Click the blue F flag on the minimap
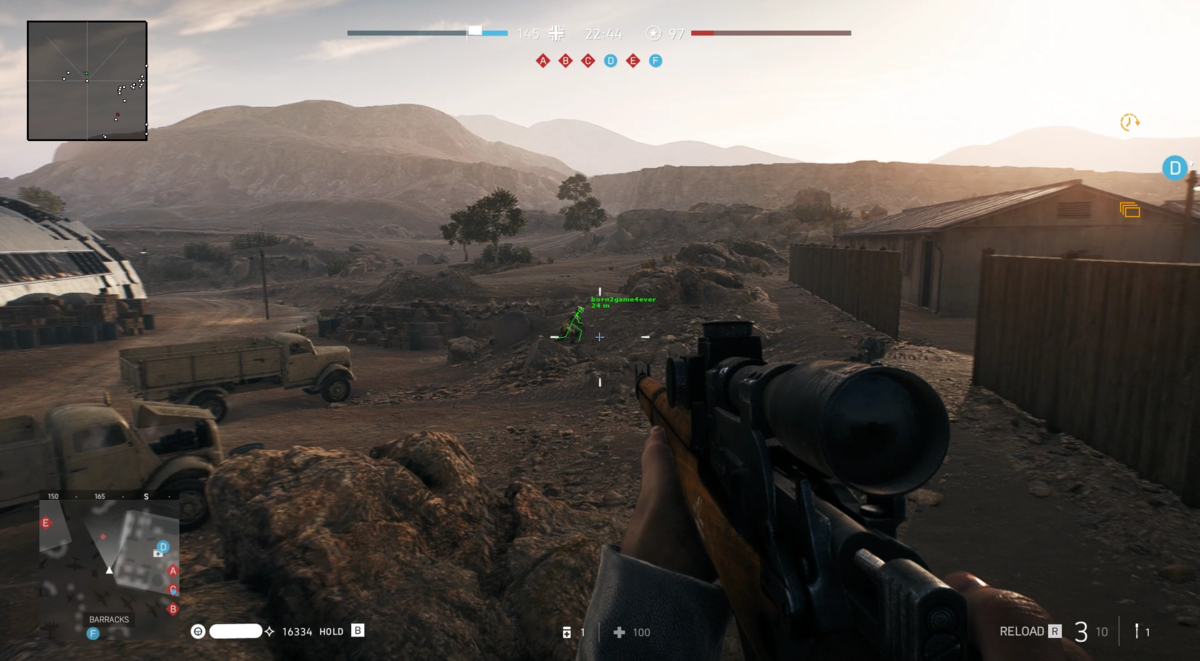The image size is (1200, 661). 93,633
